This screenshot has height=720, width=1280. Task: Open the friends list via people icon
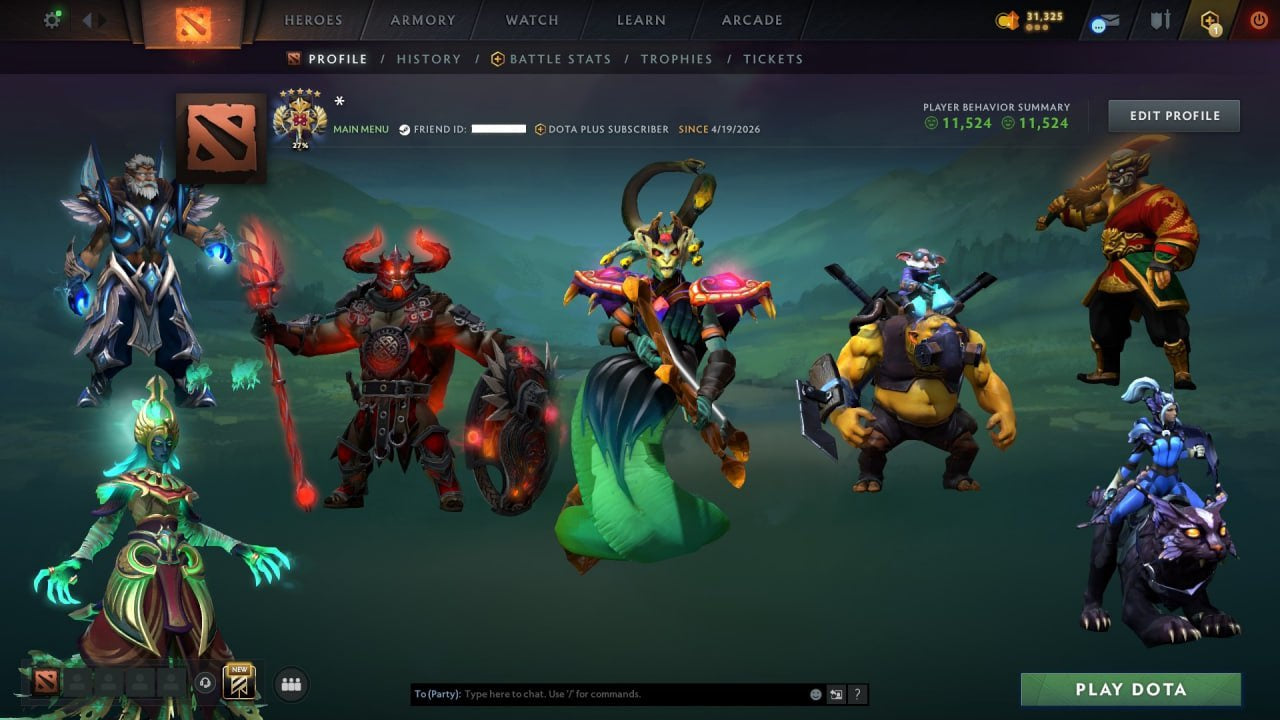click(290, 685)
